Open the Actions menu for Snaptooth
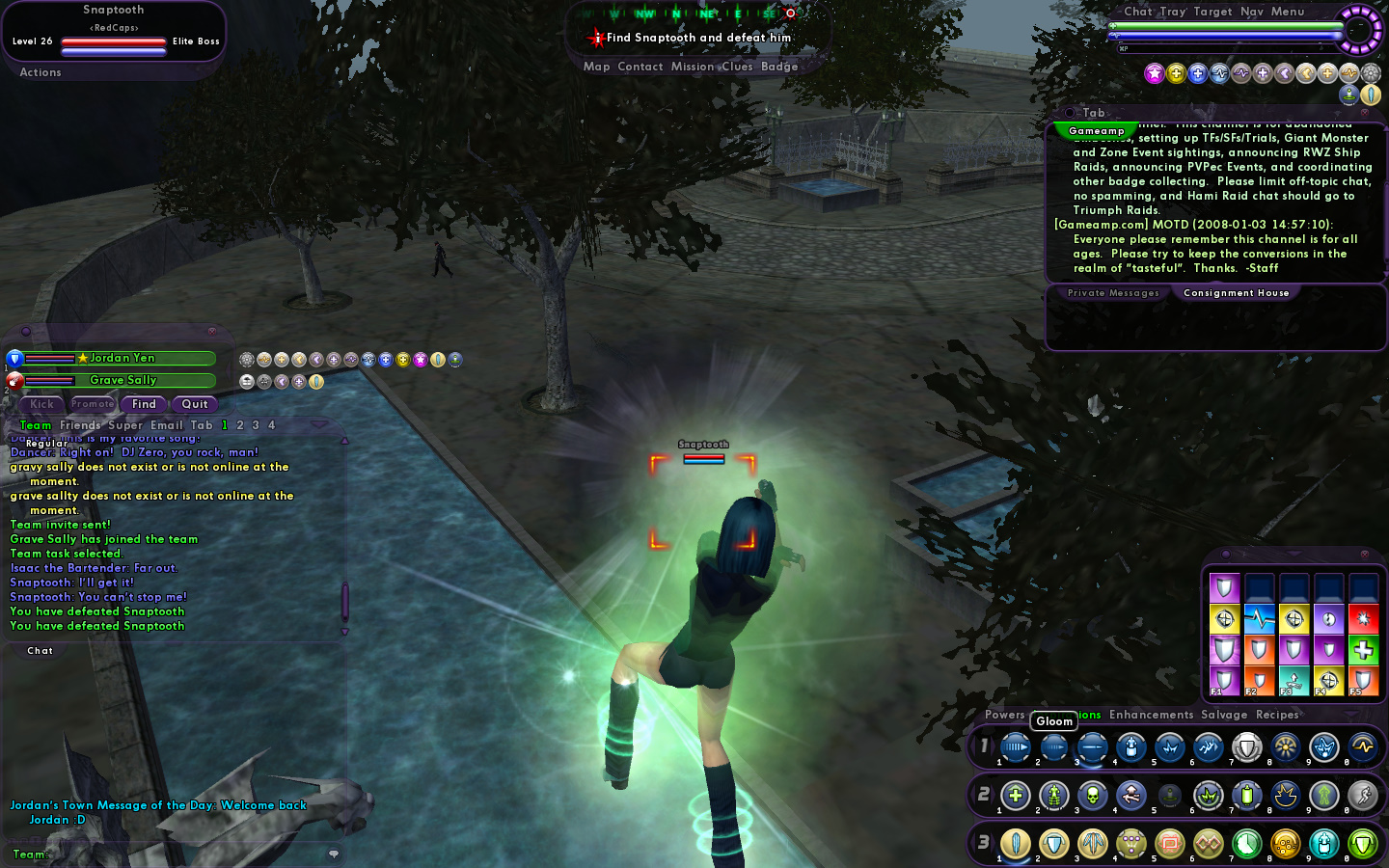The width and height of the screenshot is (1389, 868). click(41, 72)
